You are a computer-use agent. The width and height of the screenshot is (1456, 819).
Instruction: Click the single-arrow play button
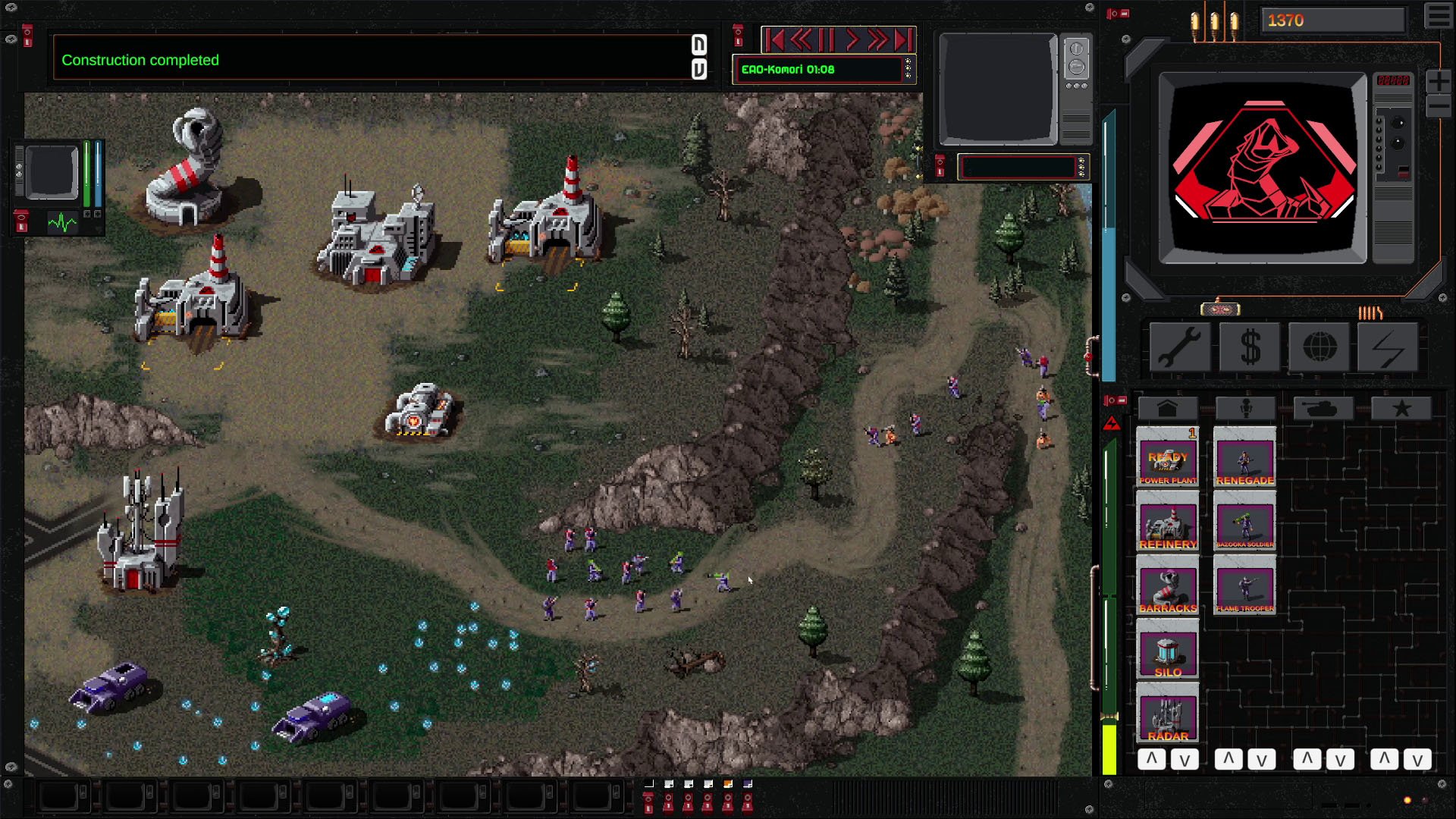coord(852,39)
